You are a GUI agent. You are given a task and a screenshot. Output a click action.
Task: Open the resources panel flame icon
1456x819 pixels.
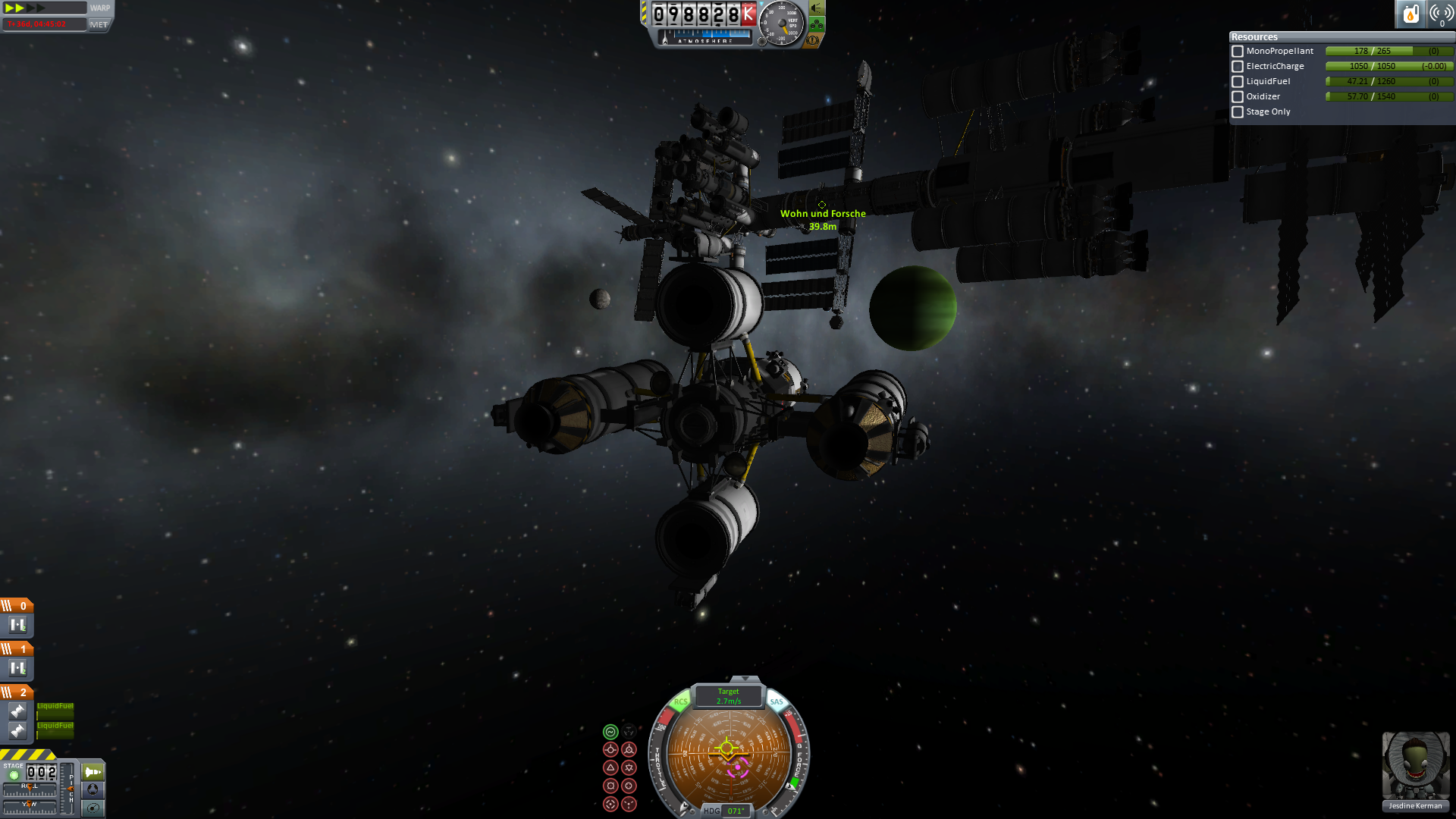pyautogui.click(x=1410, y=14)
